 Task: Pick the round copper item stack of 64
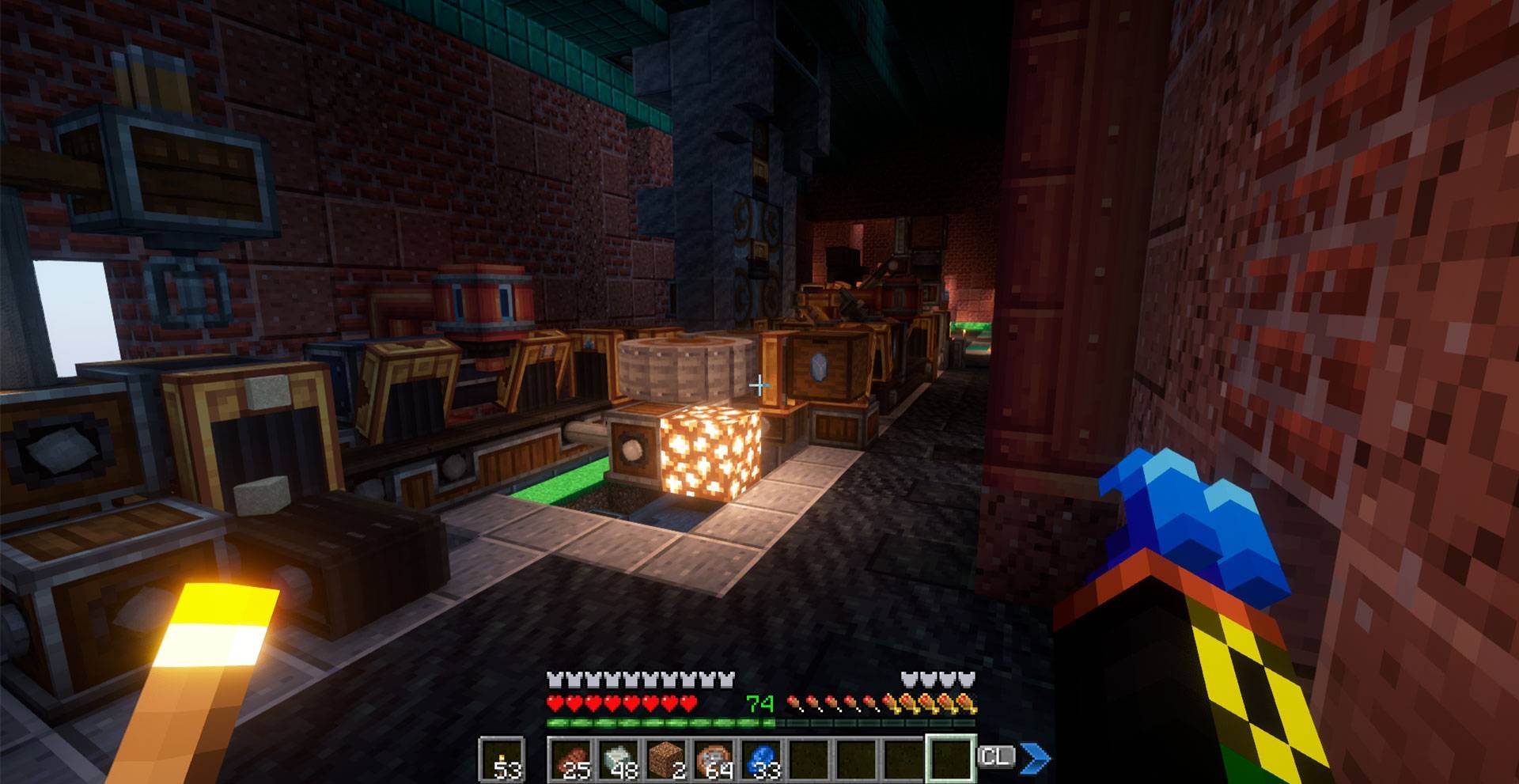[714, 759]
